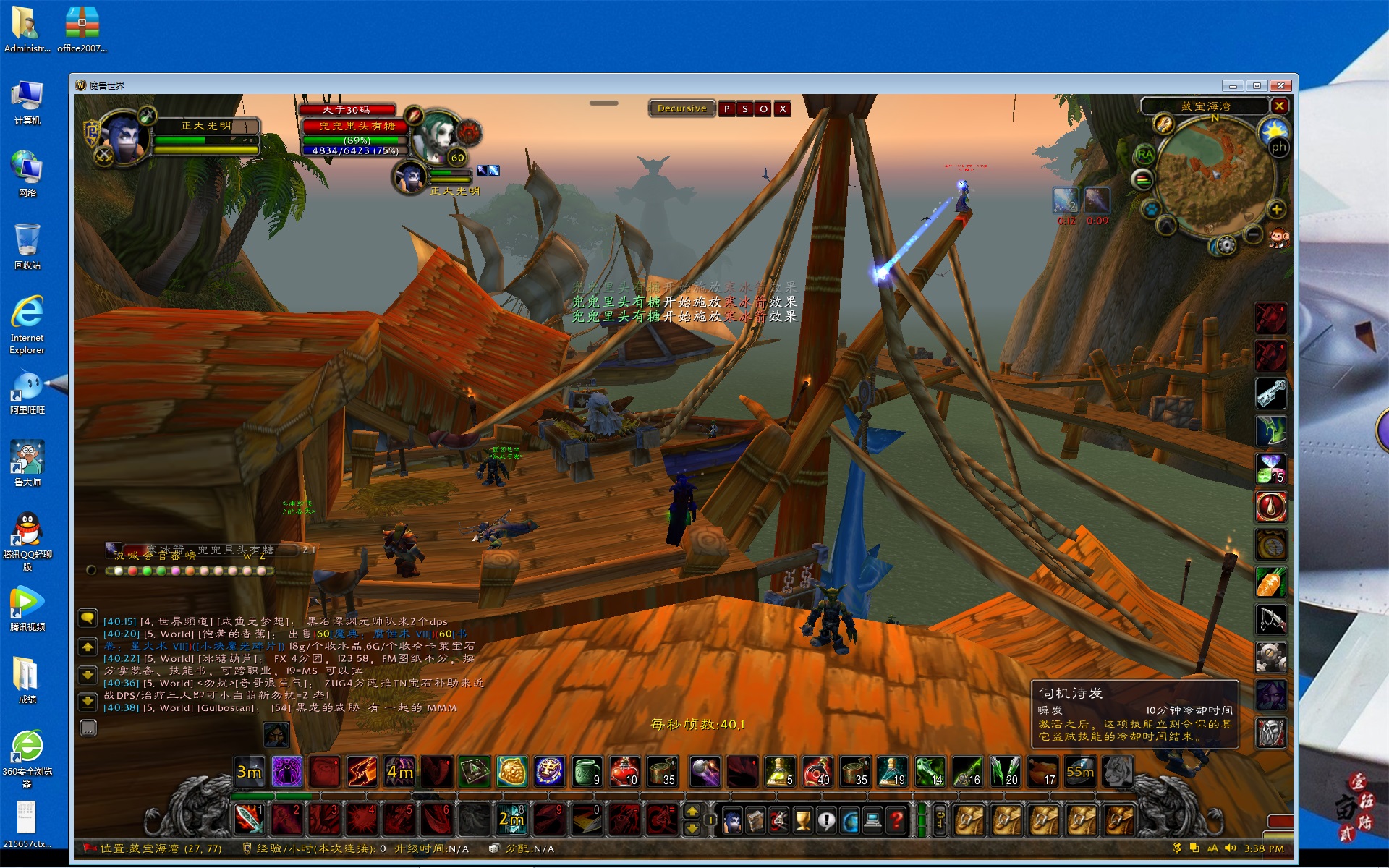The width and height of the screenshot is (1389, 868).
Task: Select the player portrait frame
Action: [x=123, y=135]
